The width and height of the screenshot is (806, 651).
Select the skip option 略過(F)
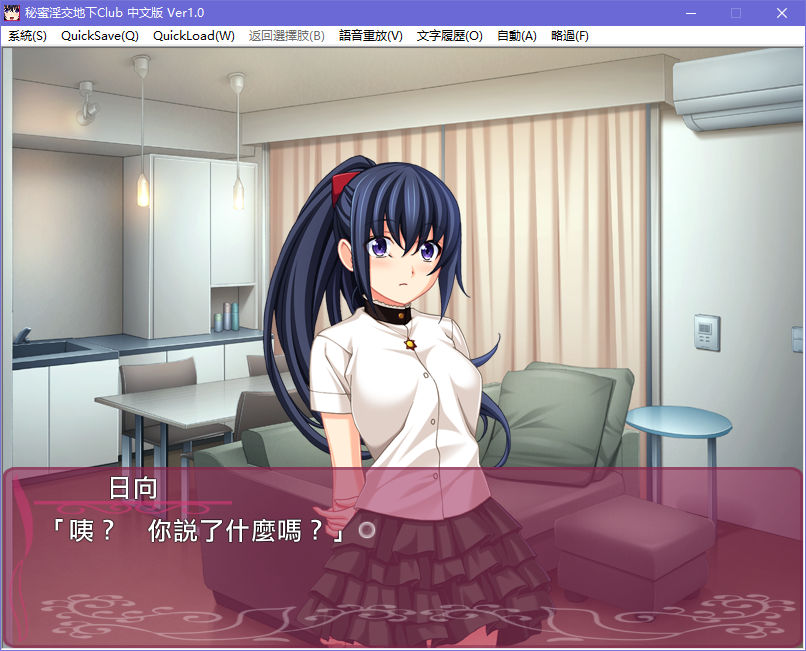pyautogui.click(x=570, y=36)
